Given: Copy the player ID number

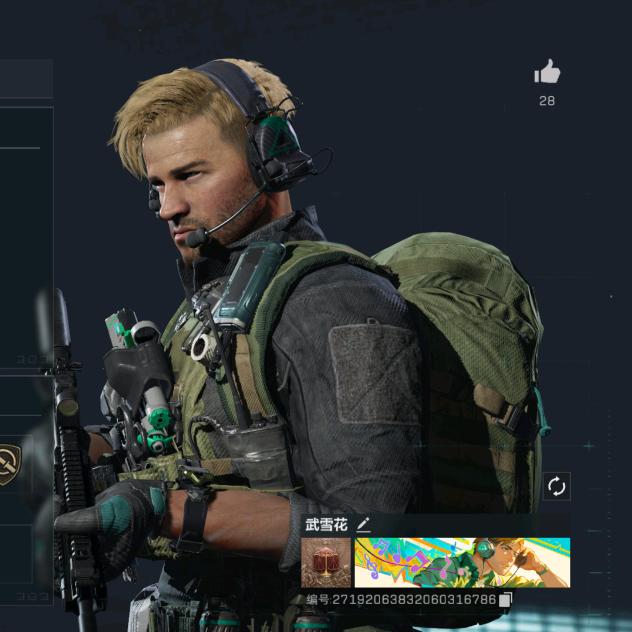Looking at the screenshot, I should (505, 600).
